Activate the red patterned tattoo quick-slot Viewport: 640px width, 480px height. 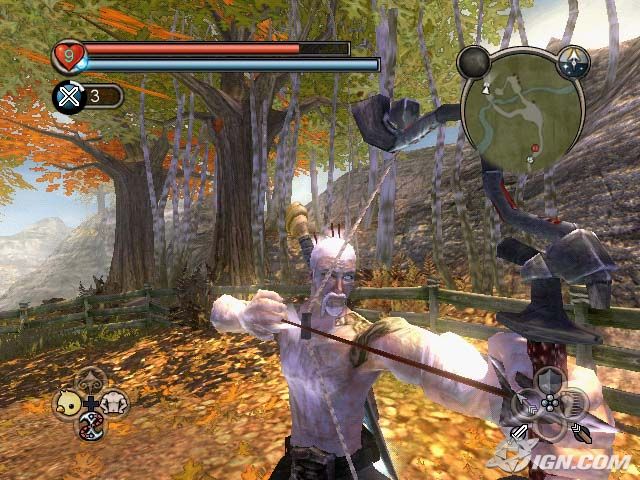[x=91, y=425]
